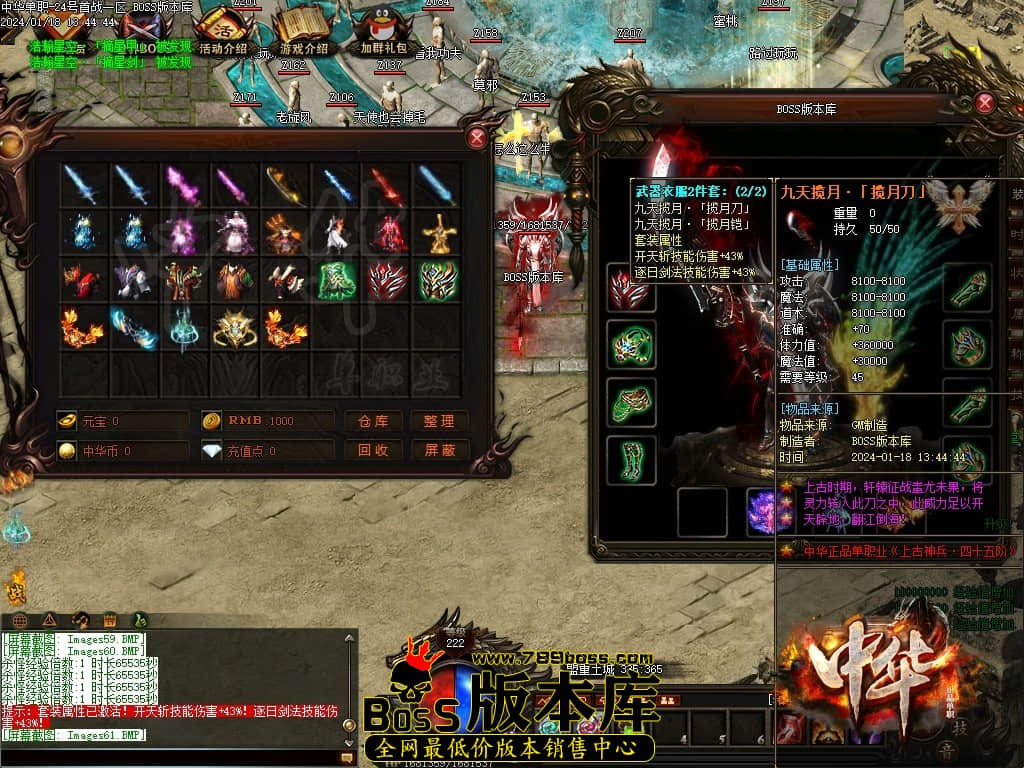Select the red sword in the bag
This screenshot has width=1024, height=768.
(x=386, y=185)
